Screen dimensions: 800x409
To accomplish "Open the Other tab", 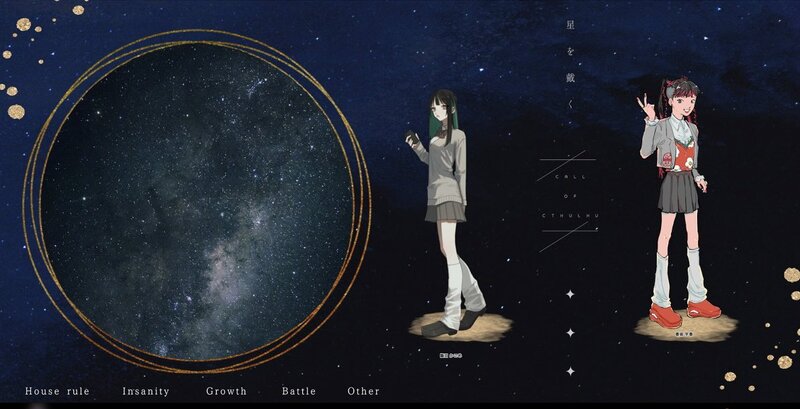I will [x=363, y=391].
